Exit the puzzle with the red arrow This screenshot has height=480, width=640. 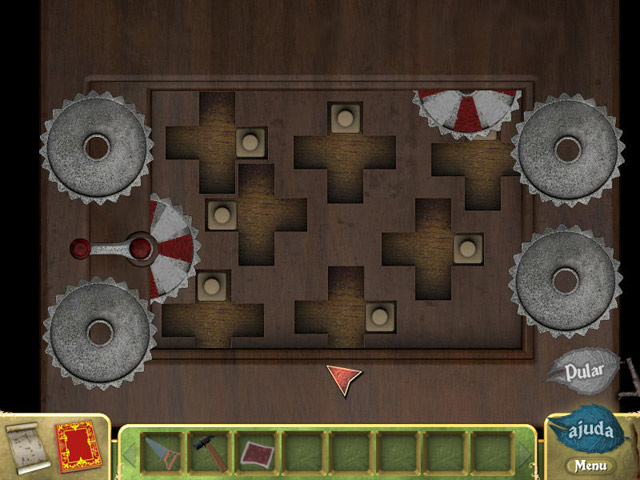(x=343, y=378)
